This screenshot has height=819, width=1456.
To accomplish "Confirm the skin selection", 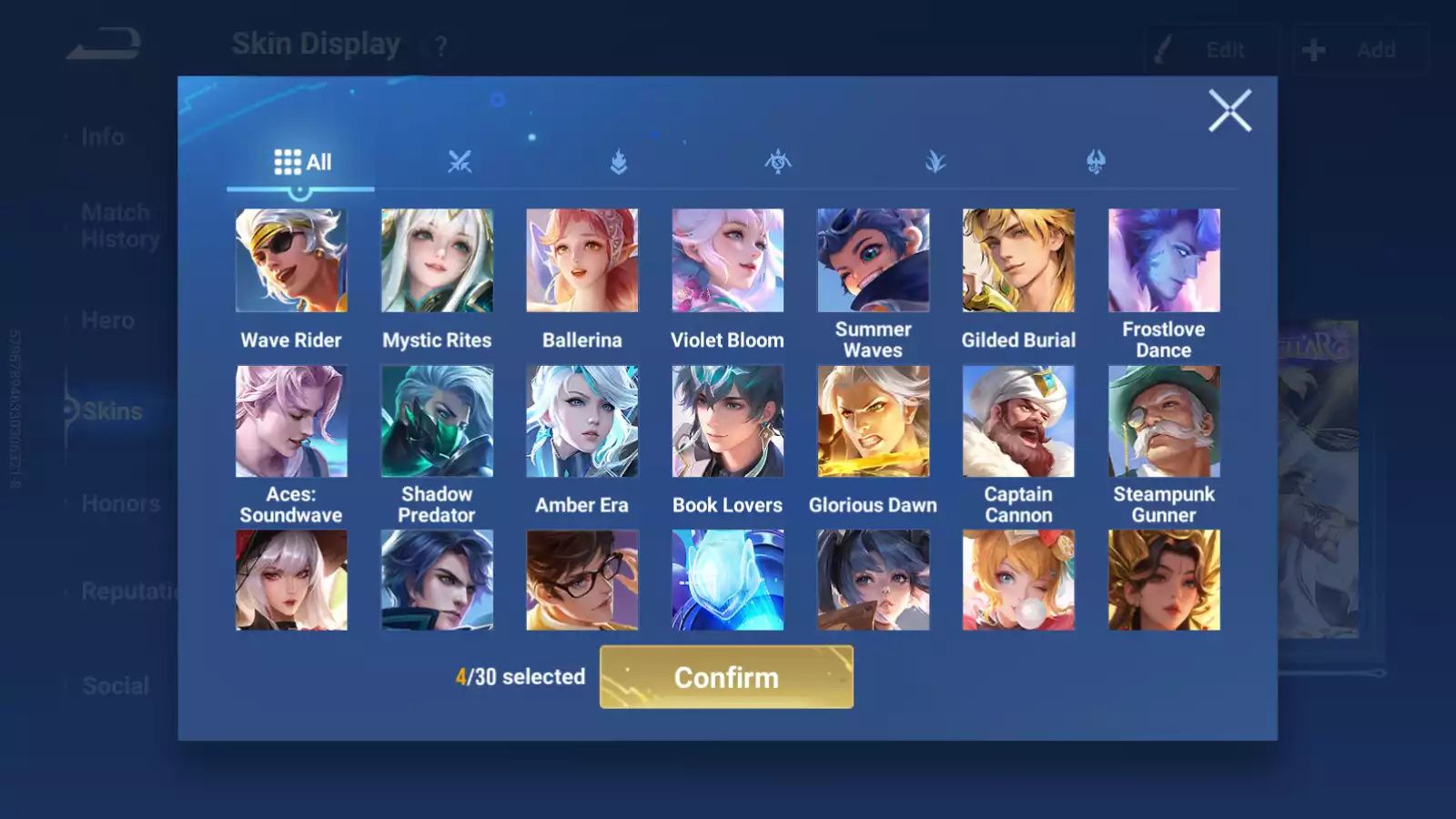I will click(726, 677).
